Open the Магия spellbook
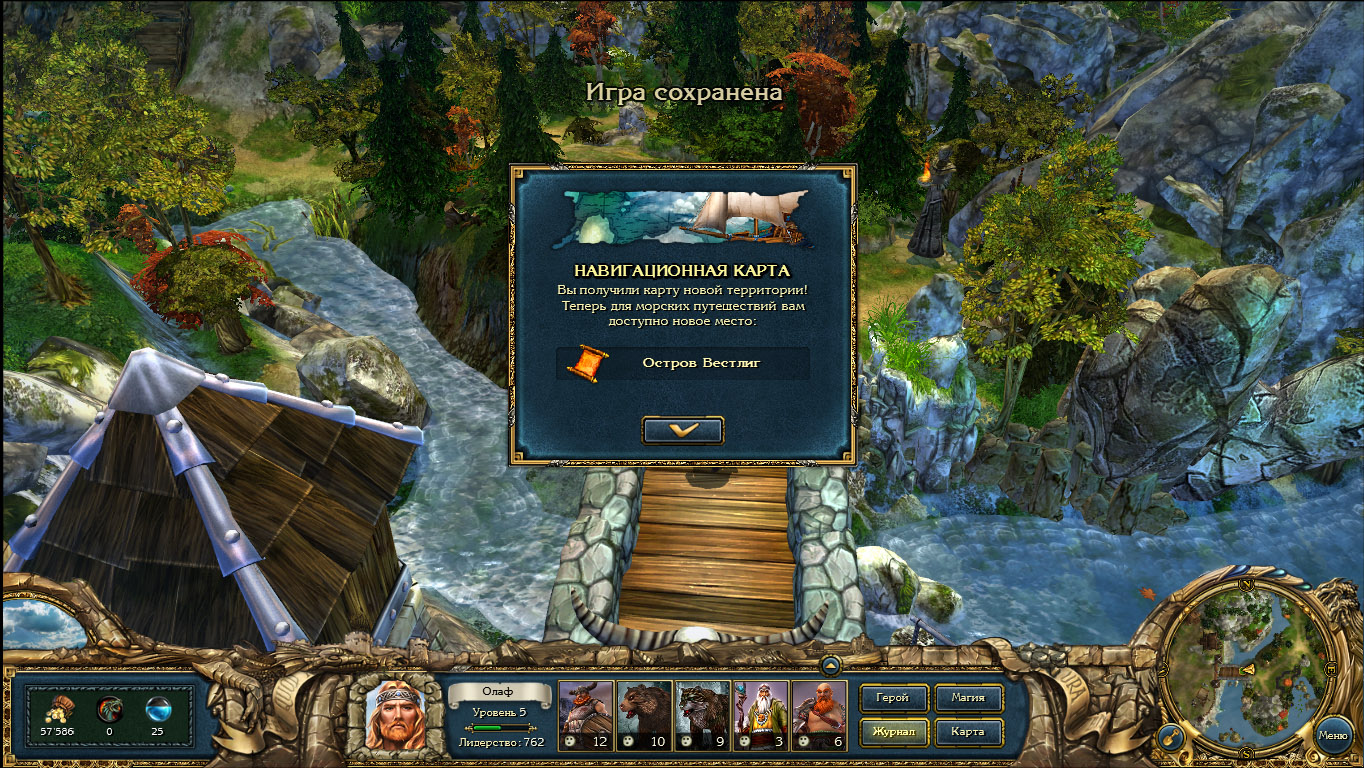 tap(967, 698)
